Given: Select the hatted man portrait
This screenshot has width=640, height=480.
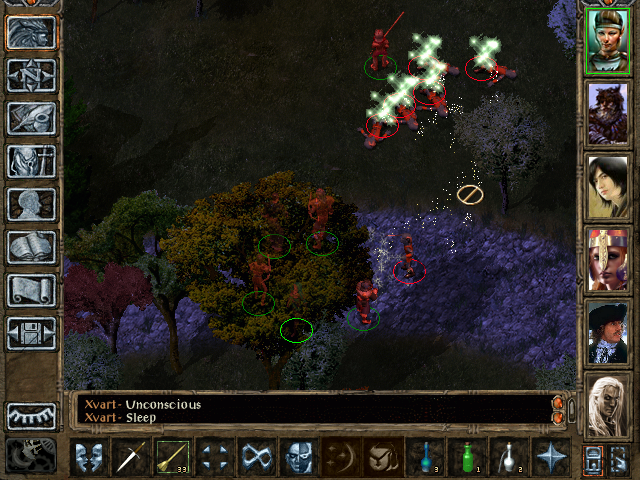Looking at the screenshot, I should click(608, 330).
